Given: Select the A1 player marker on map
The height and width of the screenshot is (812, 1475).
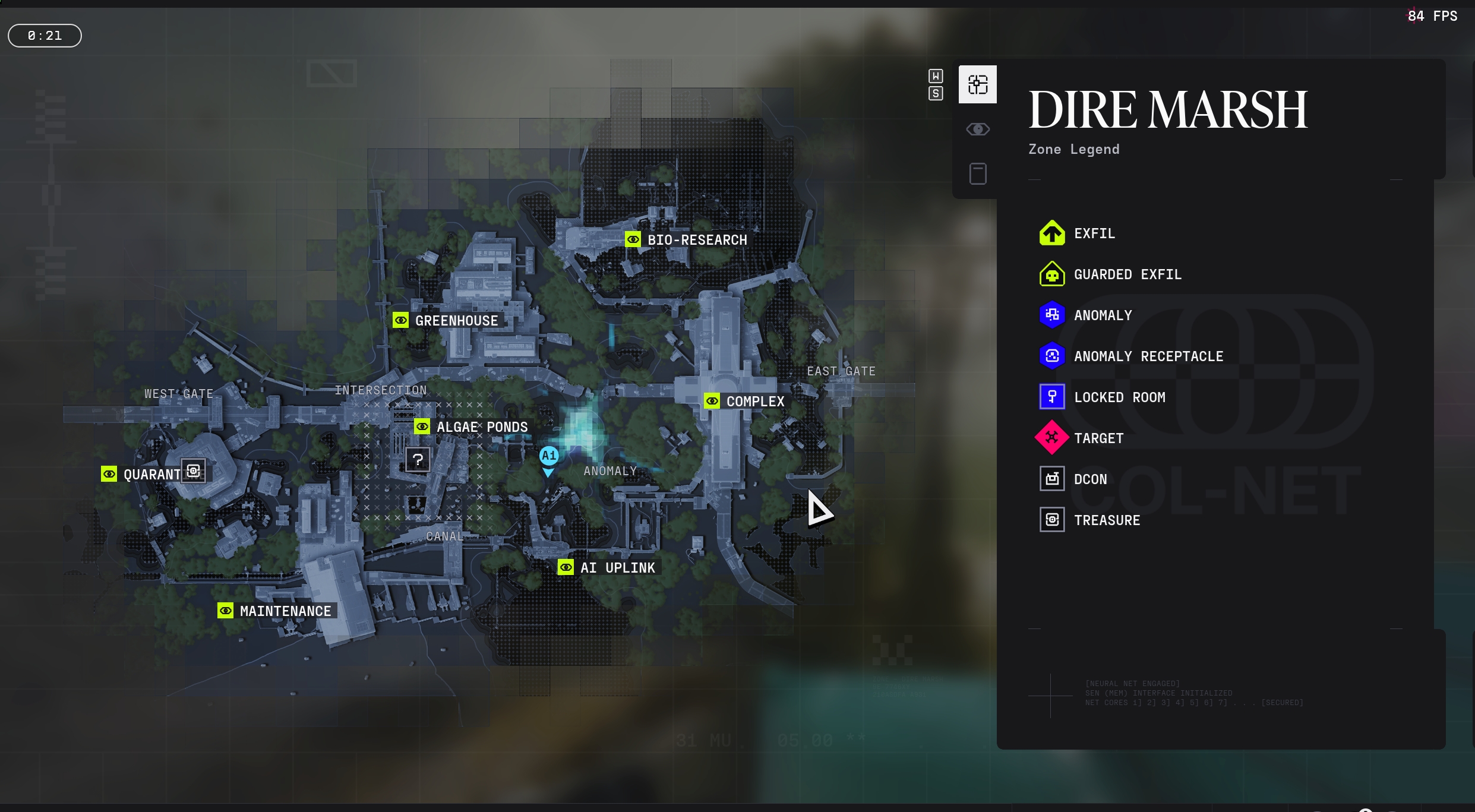Looking at the screenshot, I should point(548,456).
